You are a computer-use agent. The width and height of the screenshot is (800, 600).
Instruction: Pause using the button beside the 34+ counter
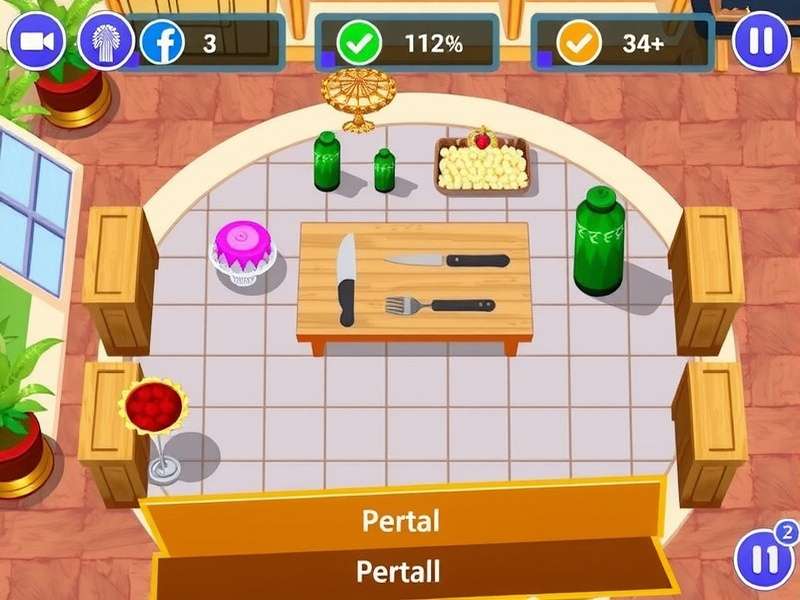[x=761, y=42]
